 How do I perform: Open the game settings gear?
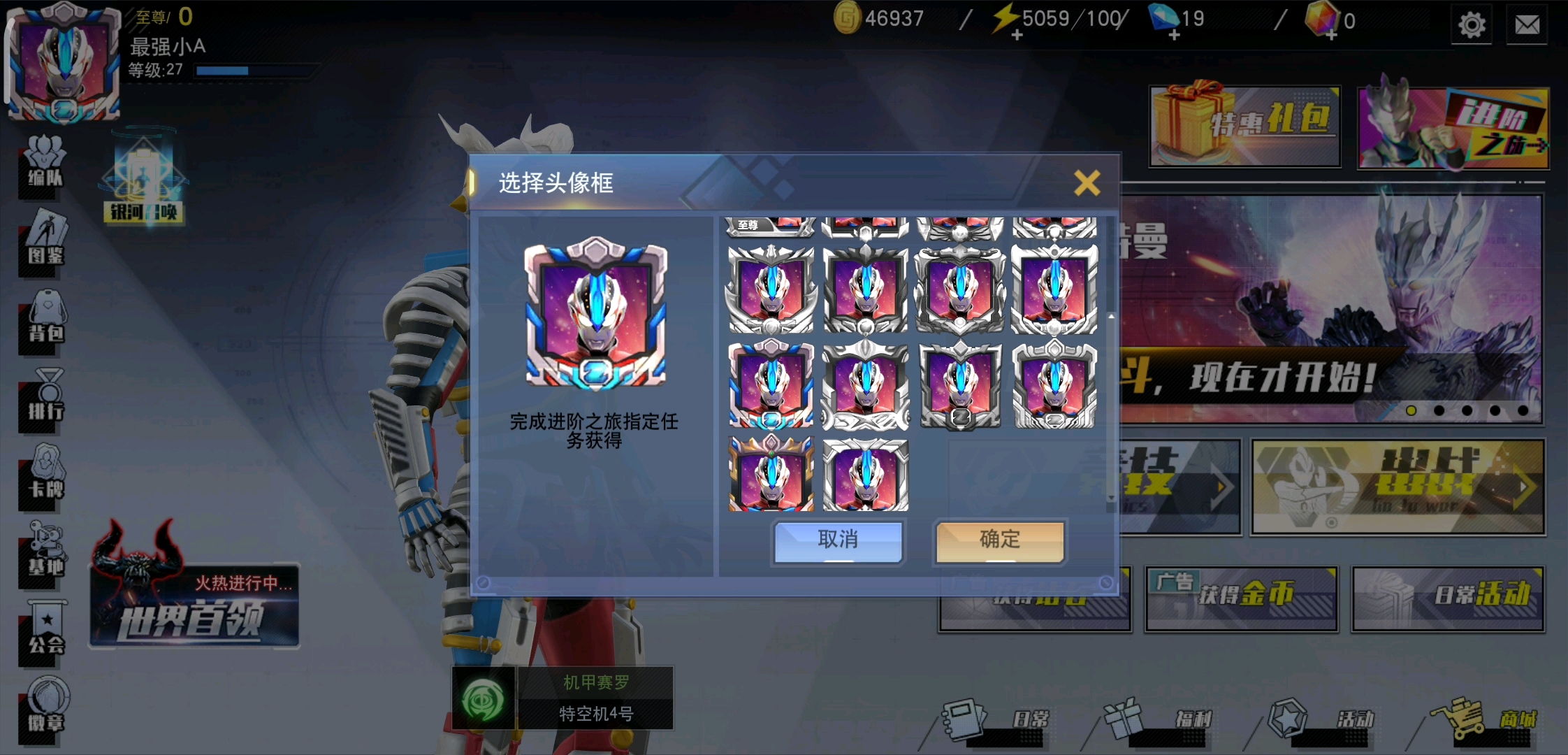(x=1472, y=25)
